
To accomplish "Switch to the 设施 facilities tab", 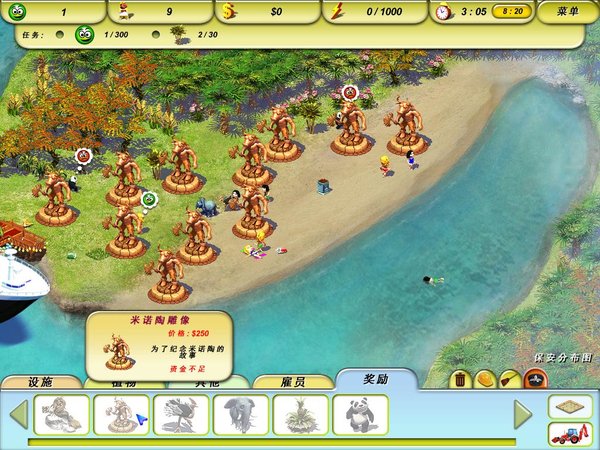I will [40, 381].
